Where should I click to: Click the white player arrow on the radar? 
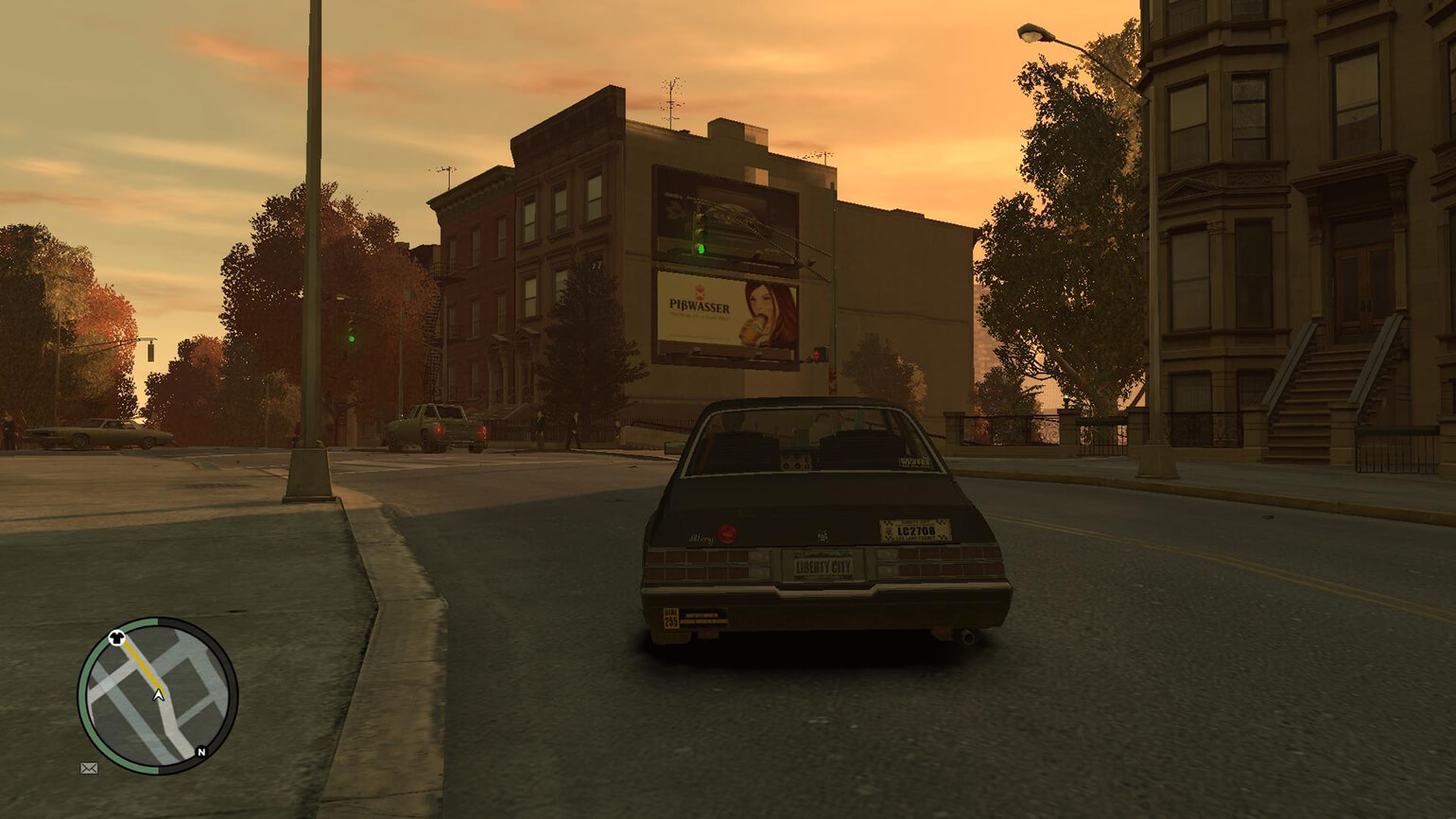pyautogui.click(x=159, y=695)
